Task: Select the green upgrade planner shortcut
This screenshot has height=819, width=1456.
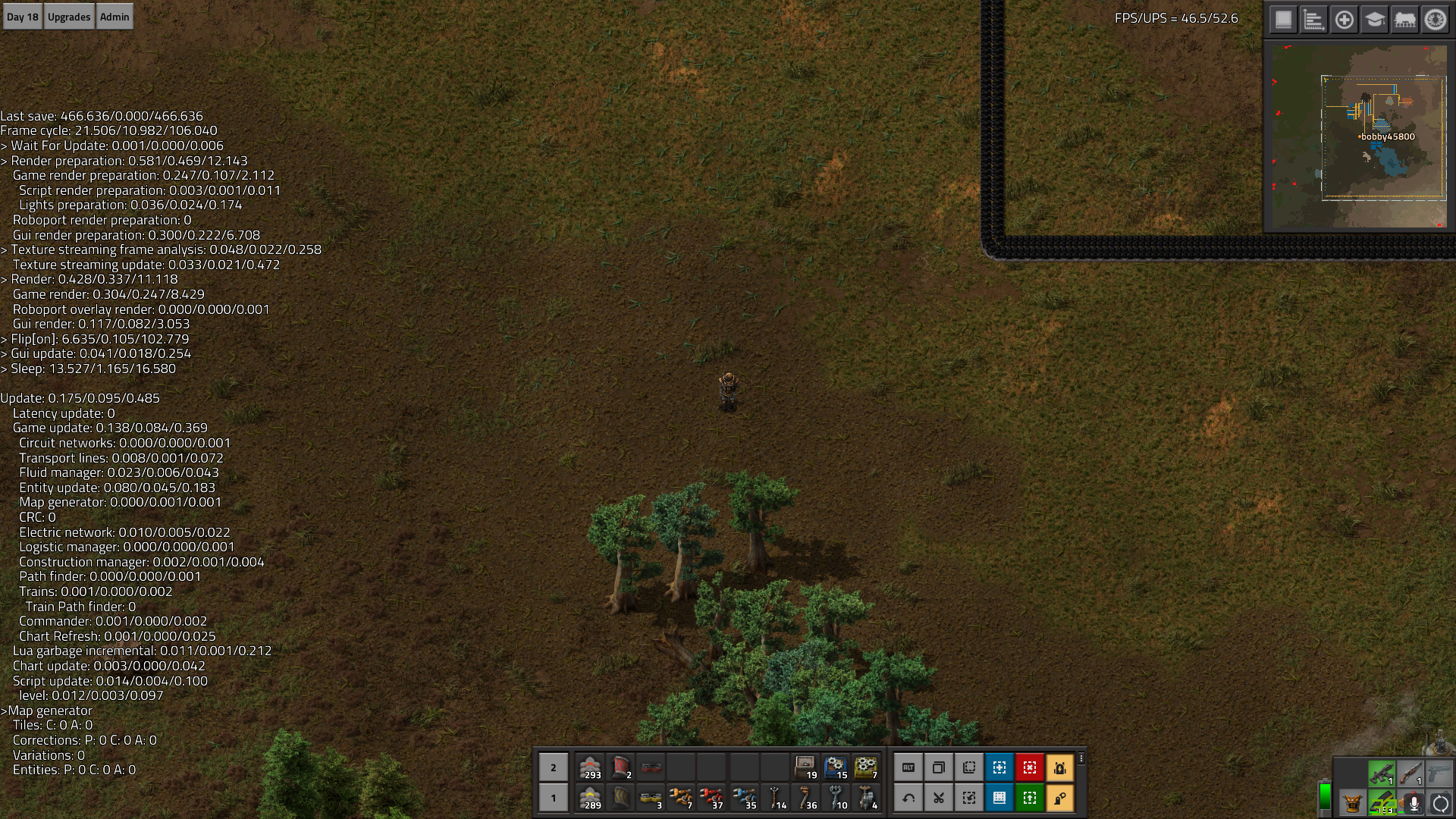Action: [1030, 798]
